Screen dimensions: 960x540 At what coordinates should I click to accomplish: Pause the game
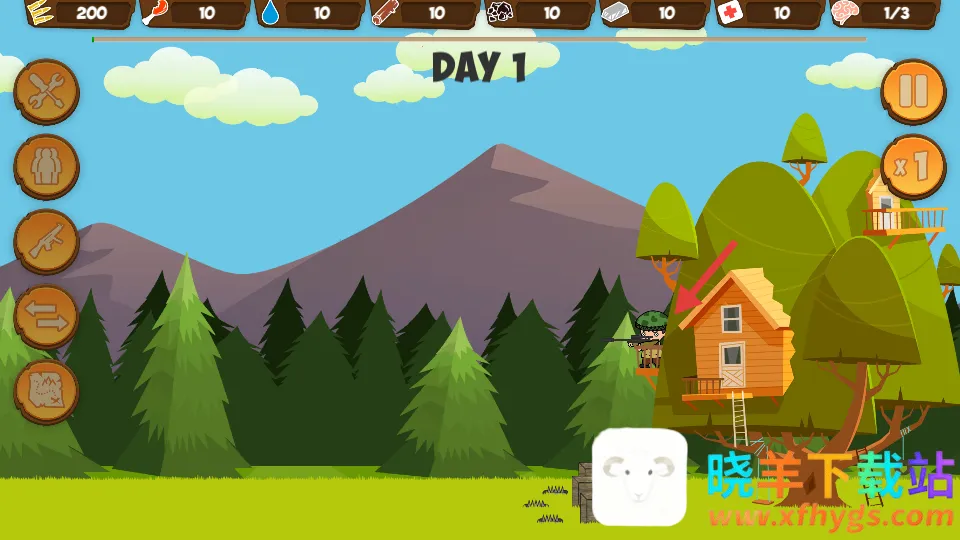click(x=913, y=92)
